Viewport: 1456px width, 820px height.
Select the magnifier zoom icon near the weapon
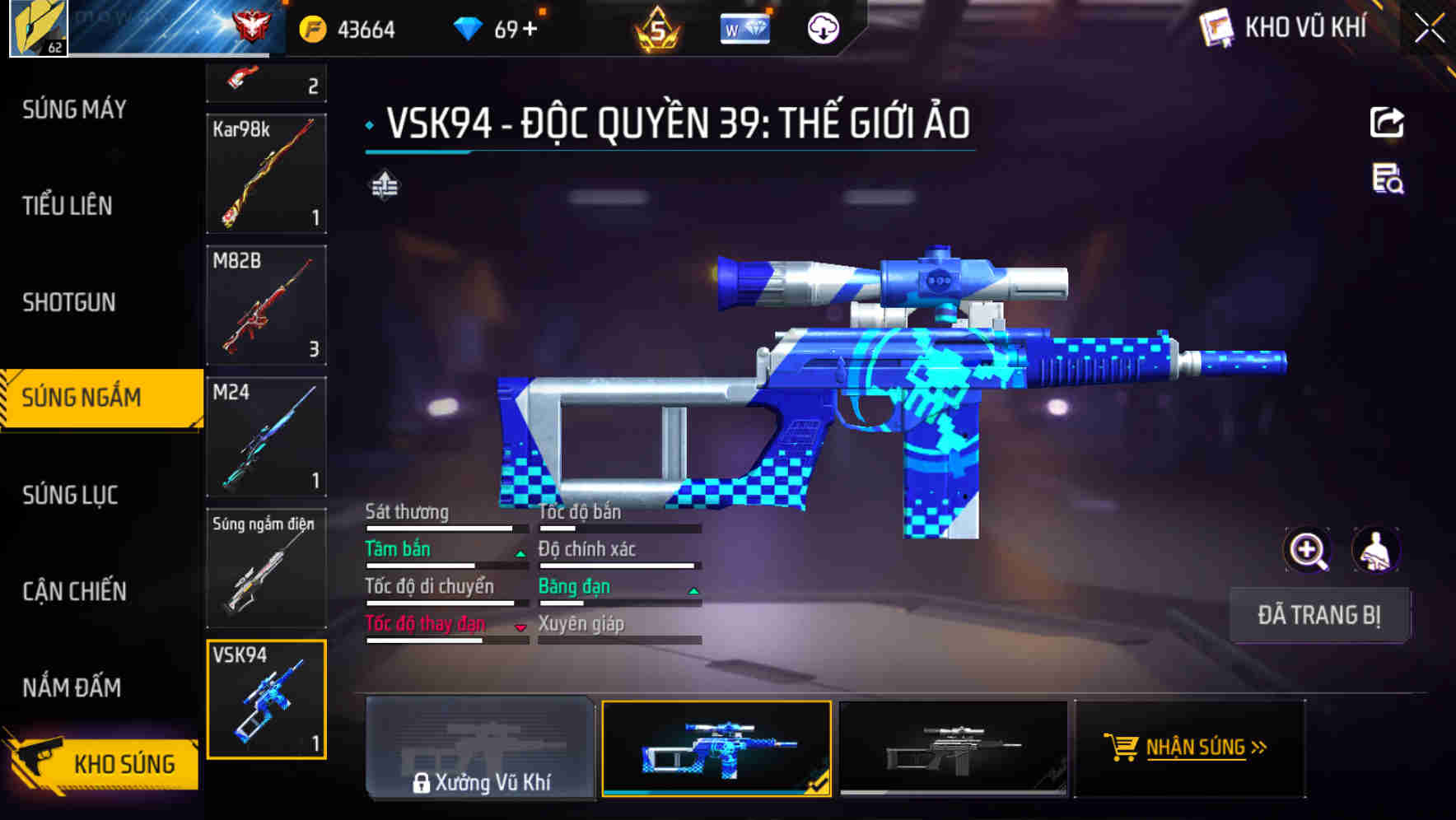pyautogui.click(x=1306, y=550)
